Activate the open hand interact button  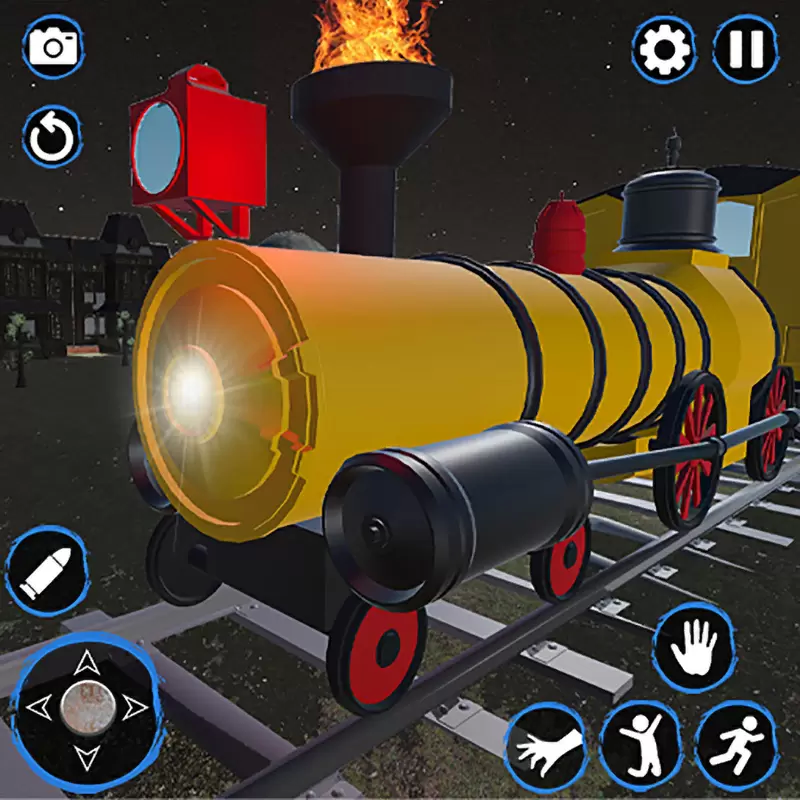[693, 646]
